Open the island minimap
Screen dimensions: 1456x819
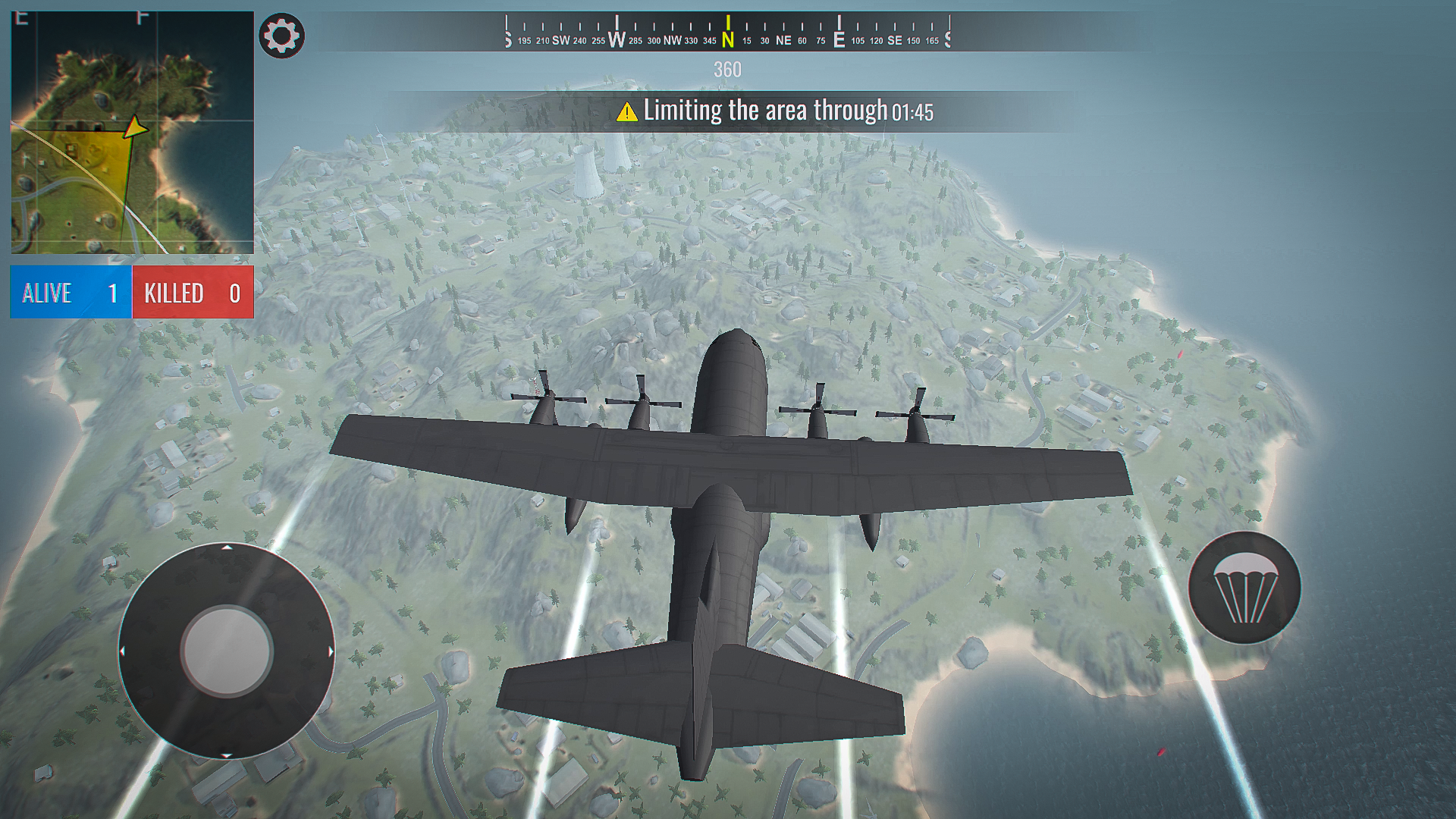132,133
